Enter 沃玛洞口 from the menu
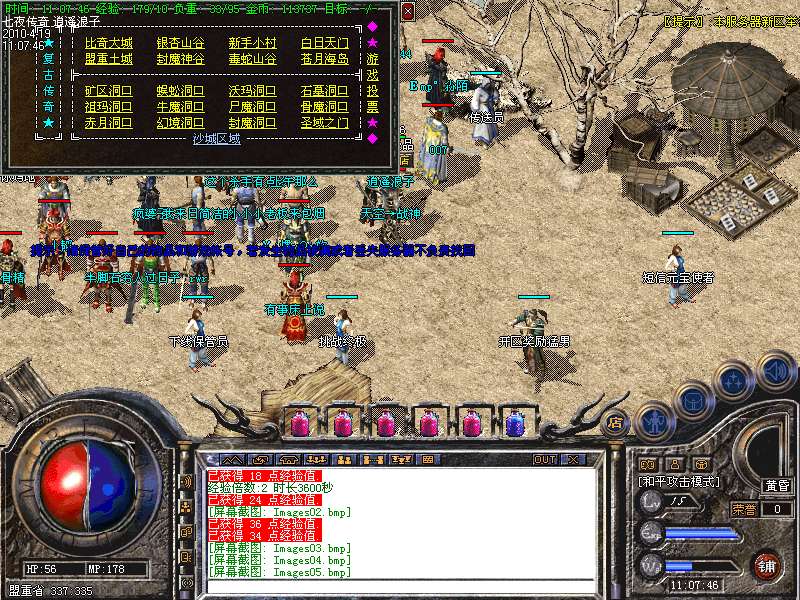This screenshot has width=800, height=600. pos(252,91)
